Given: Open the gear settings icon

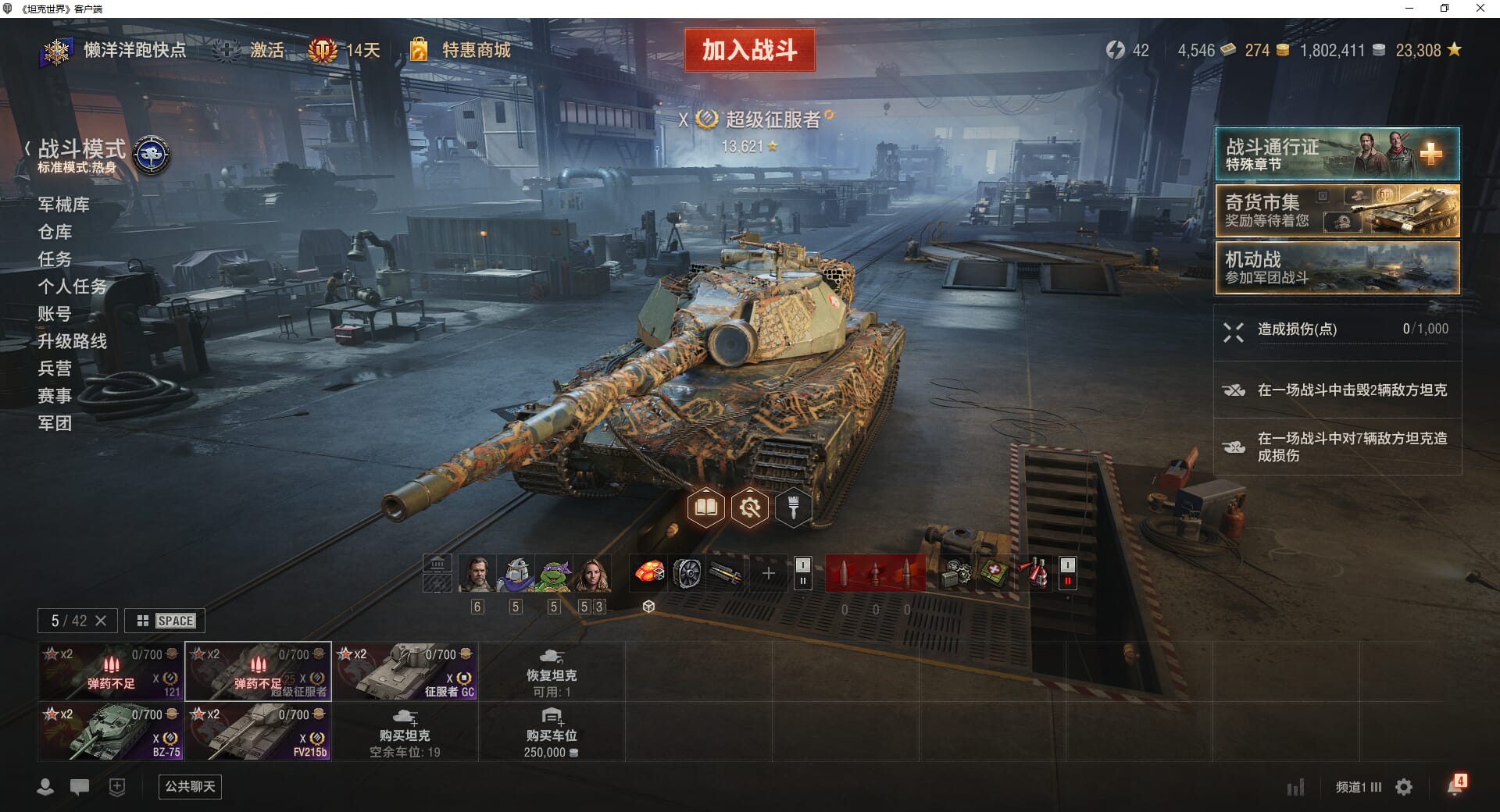Looking at the screenshot, I should tap(1404, 787).
